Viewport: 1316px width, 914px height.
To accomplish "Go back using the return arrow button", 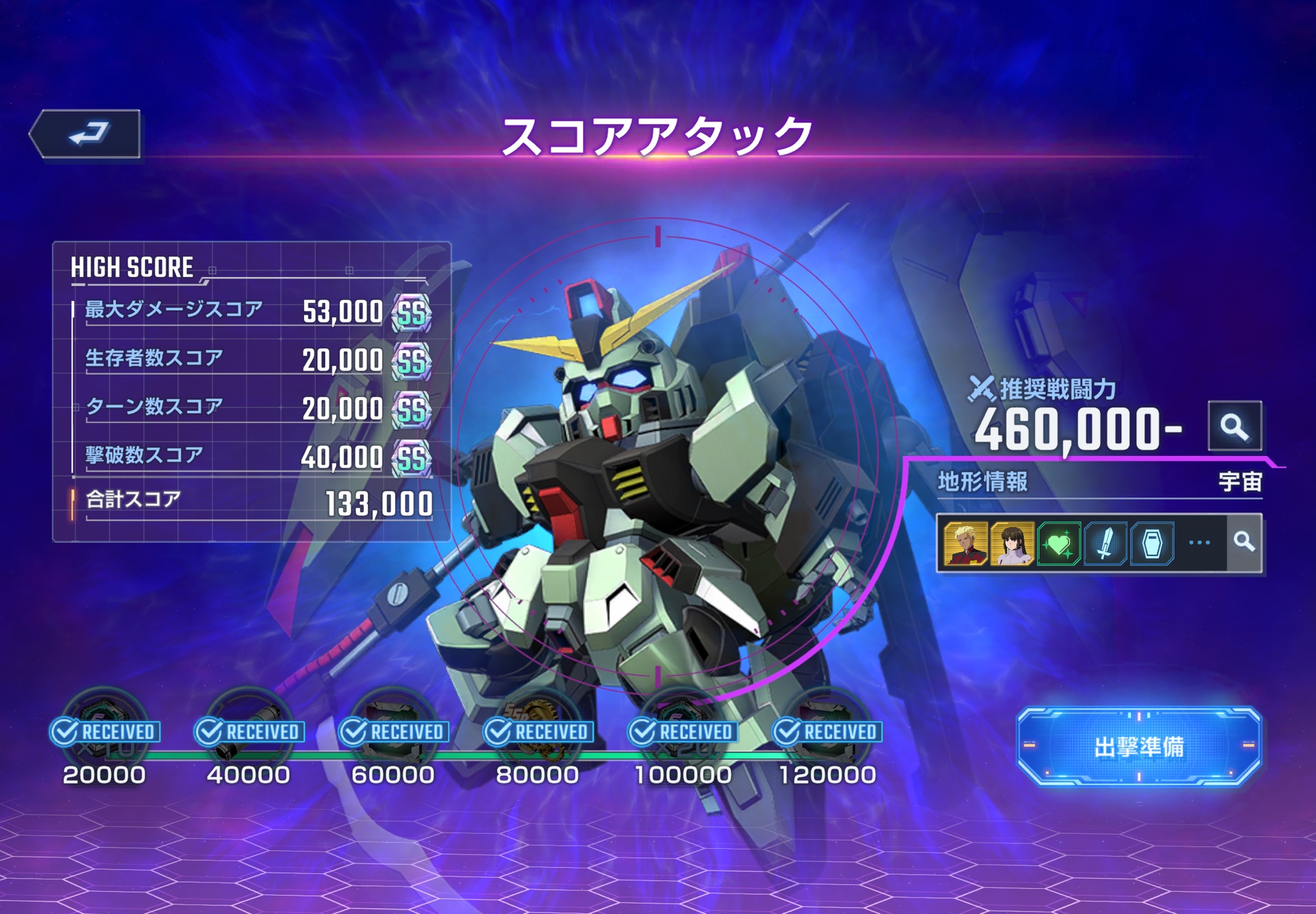I will click(87, 134).
